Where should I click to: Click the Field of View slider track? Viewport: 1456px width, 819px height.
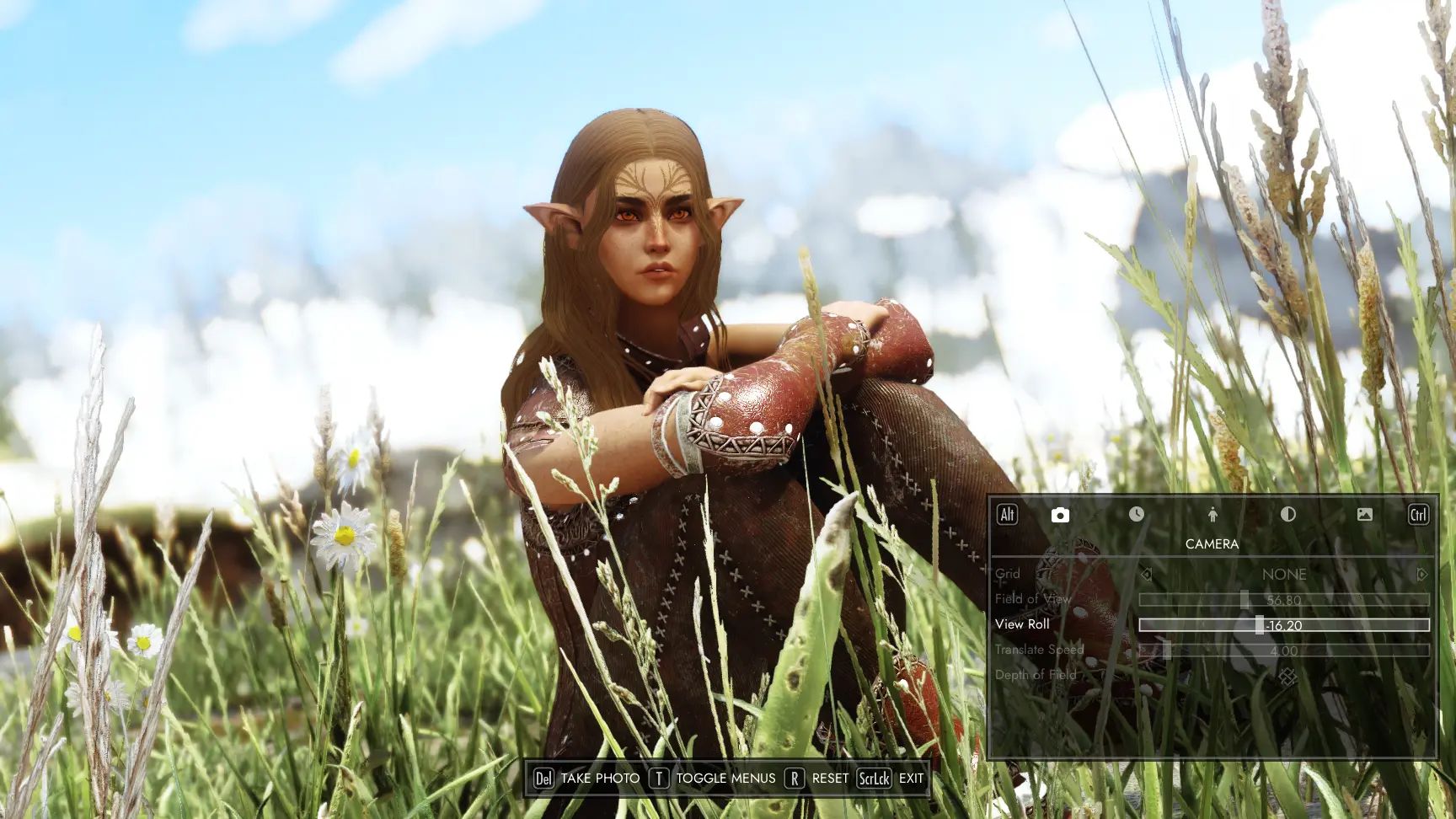(1247, 598)
